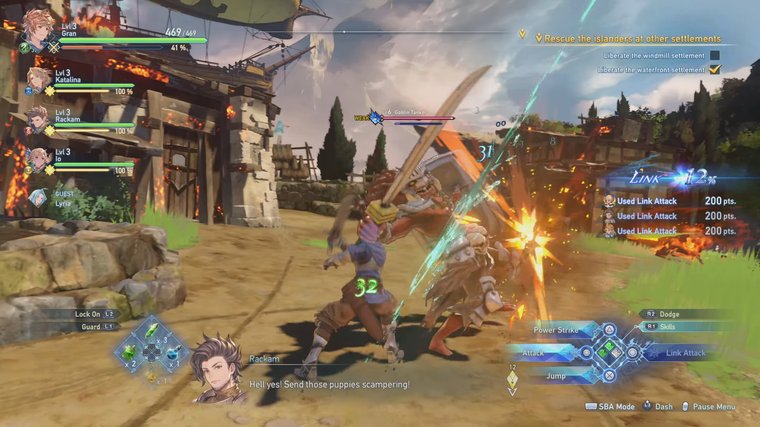Use the green herb item at the top
760x427 pixels.
(151, 332)
